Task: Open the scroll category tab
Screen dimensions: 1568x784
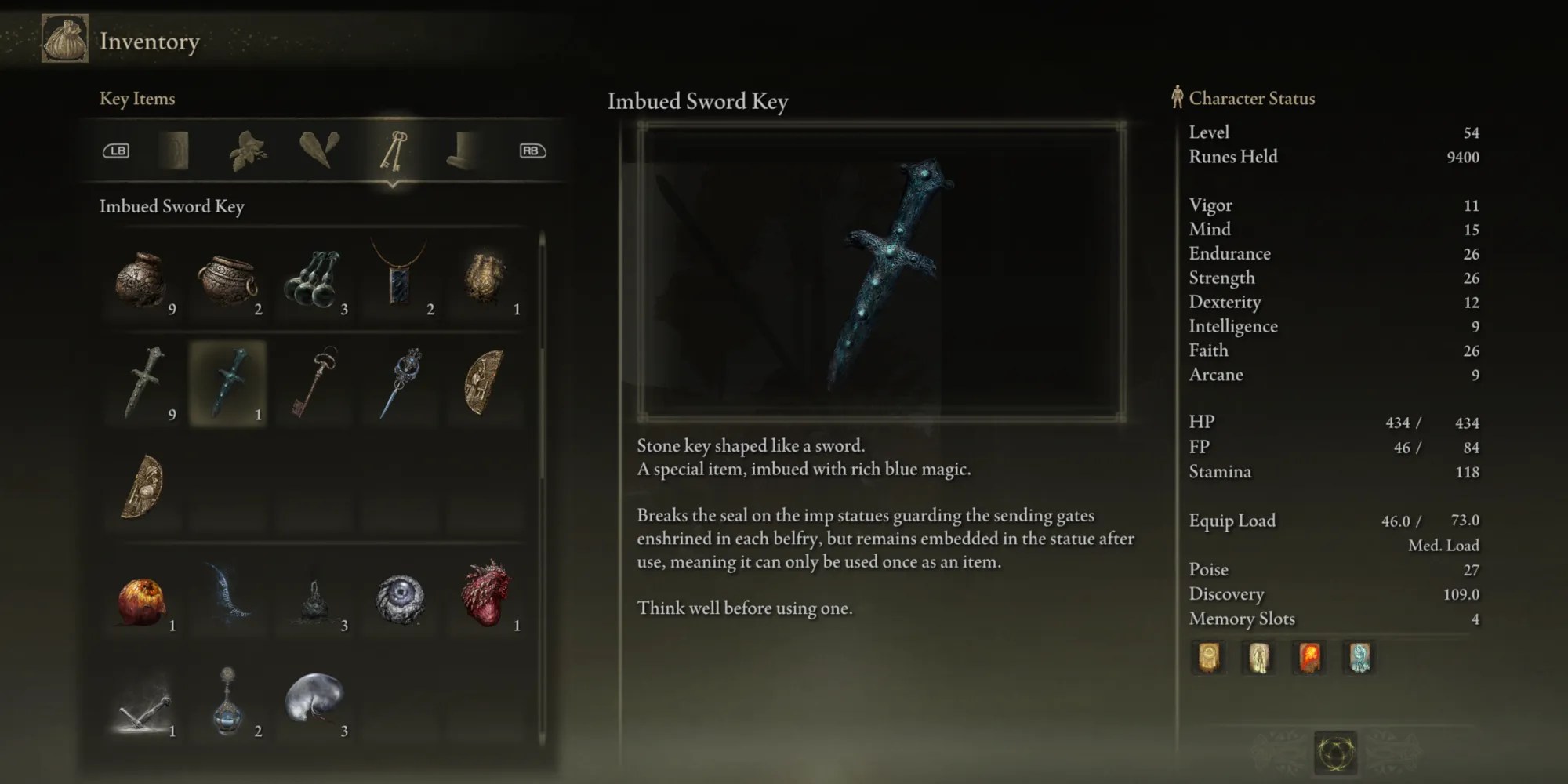Action: click(x=464, y=151)
